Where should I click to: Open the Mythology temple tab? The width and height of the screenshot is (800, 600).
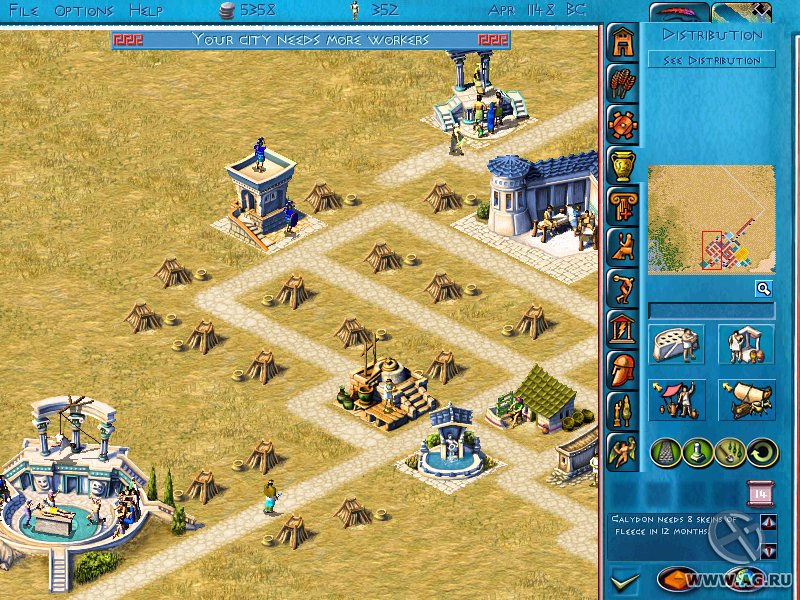(x=622, y=326)
